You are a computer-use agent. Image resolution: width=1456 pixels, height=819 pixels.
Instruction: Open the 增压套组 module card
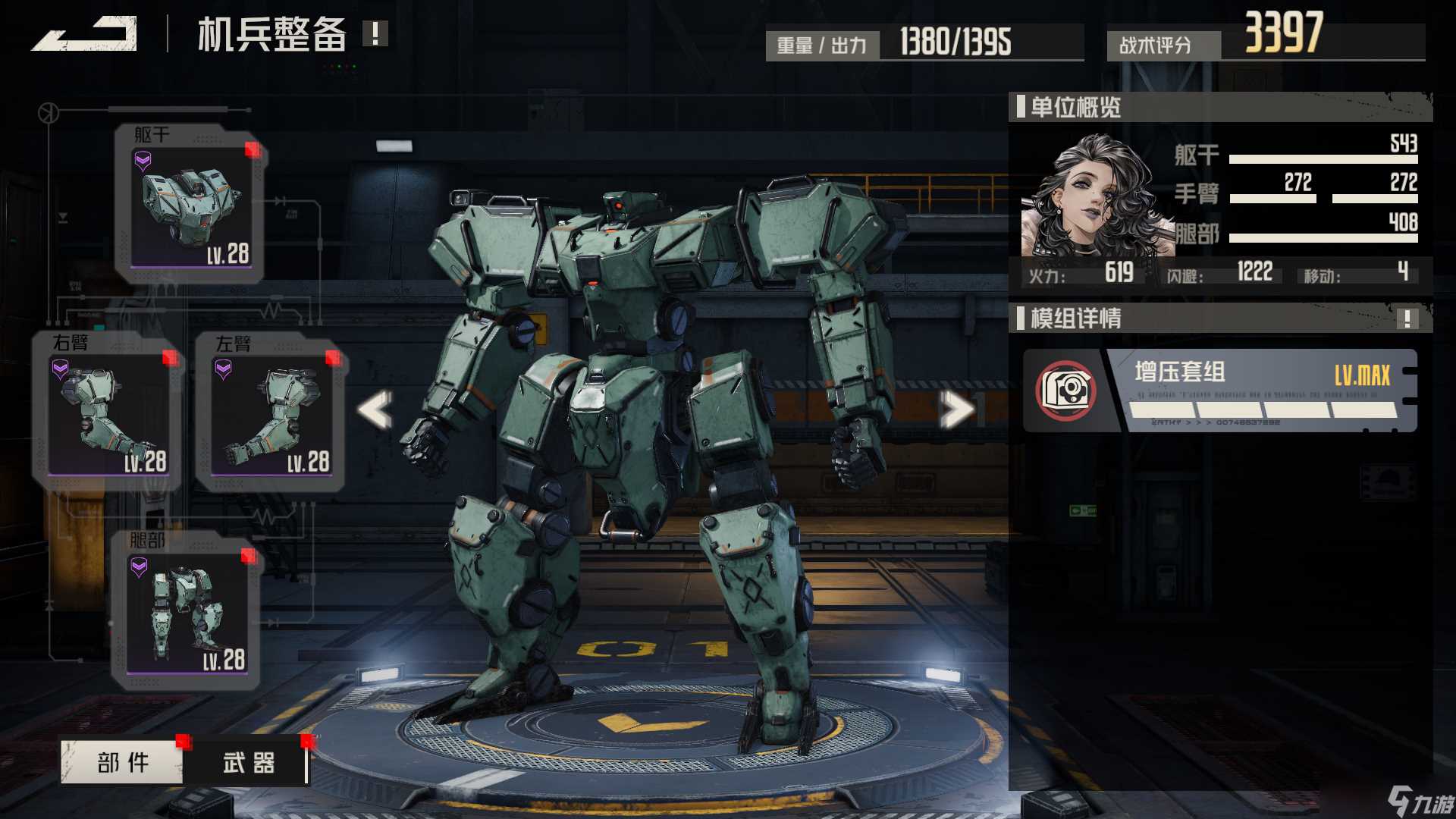point(1219,391)
